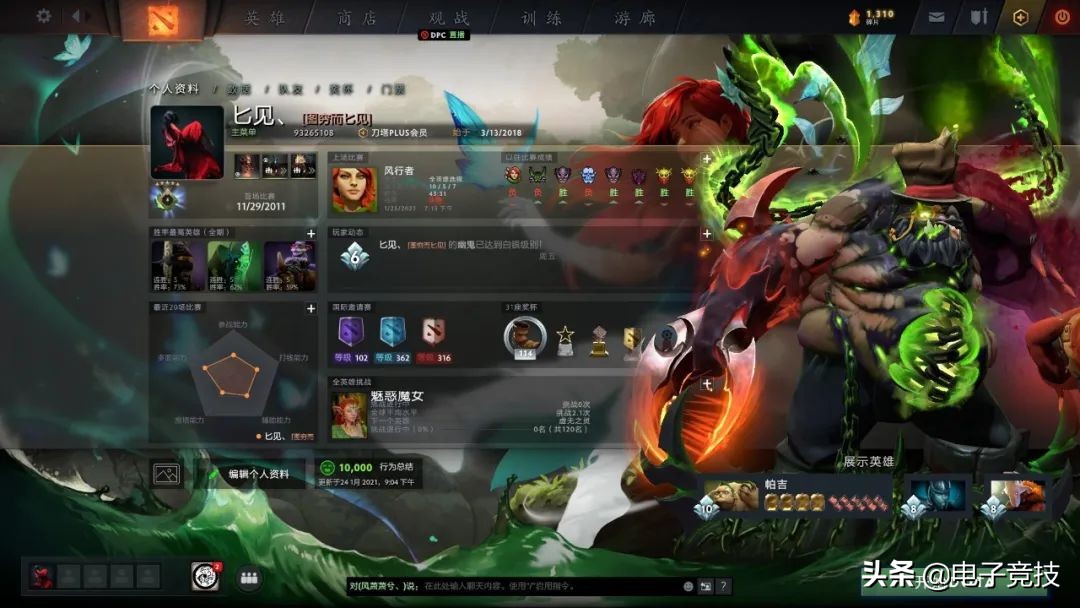Change the profile background image icon

(166, 474)
